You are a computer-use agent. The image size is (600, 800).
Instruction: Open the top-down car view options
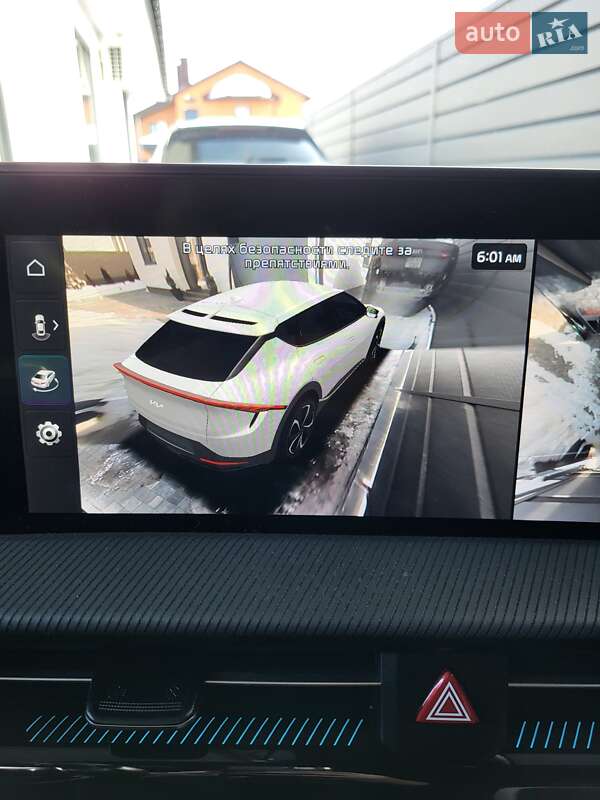tap(43, 326)
